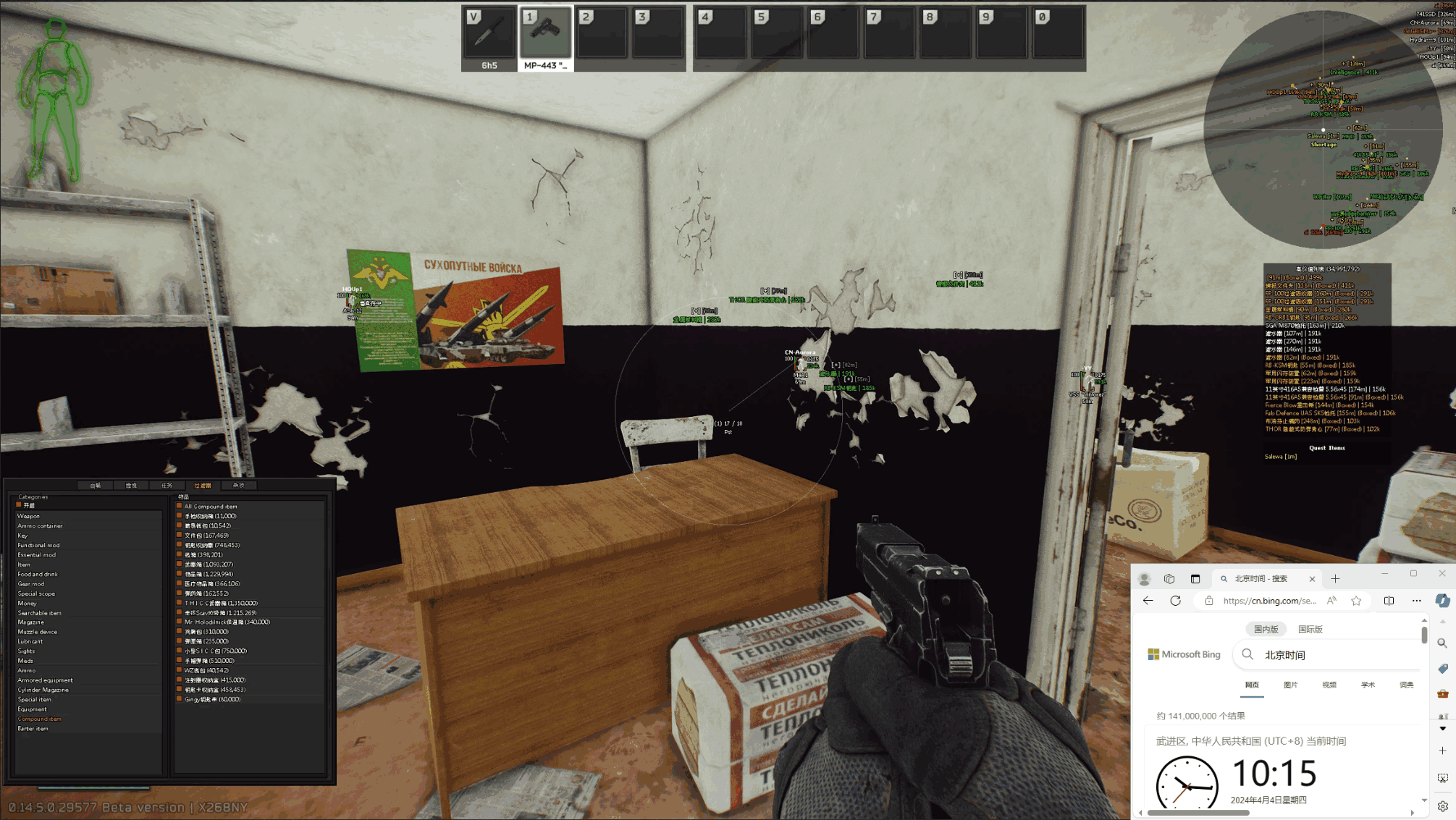This screenshot has height=820, width=1456.
Task: Switch to the 任务 tab in the cheat menu
Action: [167, 485]
